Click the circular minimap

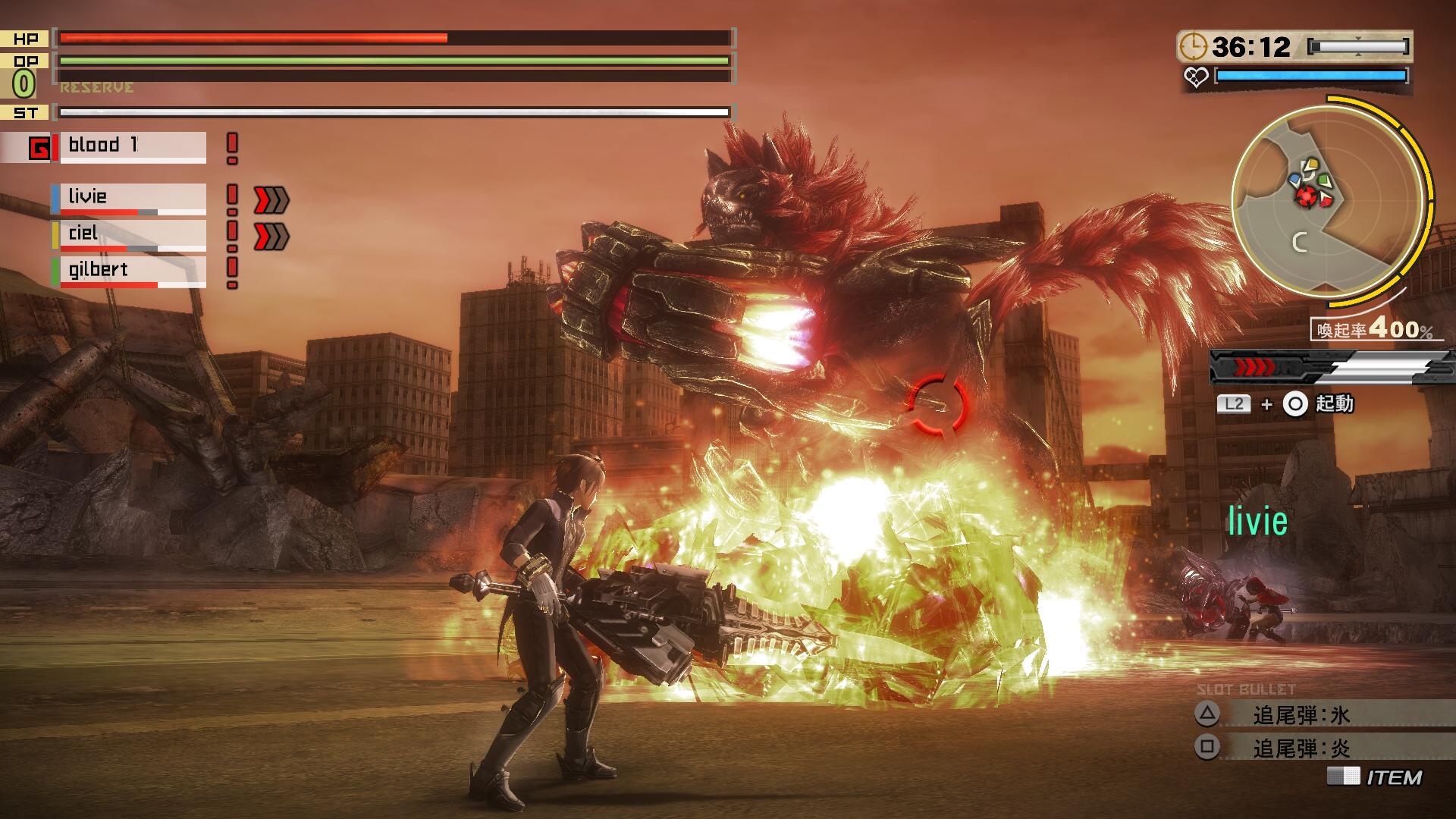pos(1327,199)
